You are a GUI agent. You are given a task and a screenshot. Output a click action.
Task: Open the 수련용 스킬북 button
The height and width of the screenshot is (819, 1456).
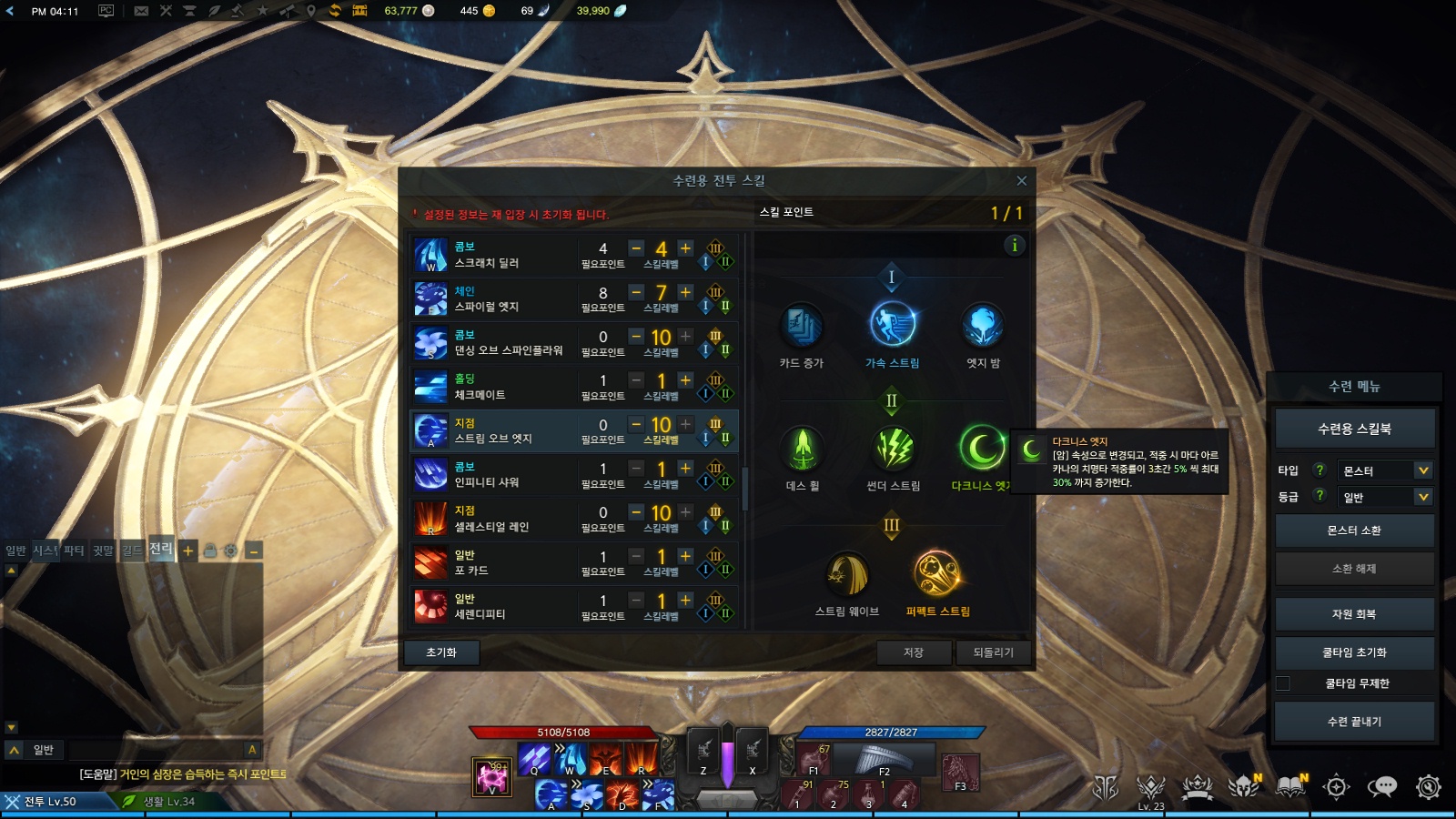point(1354,429)
